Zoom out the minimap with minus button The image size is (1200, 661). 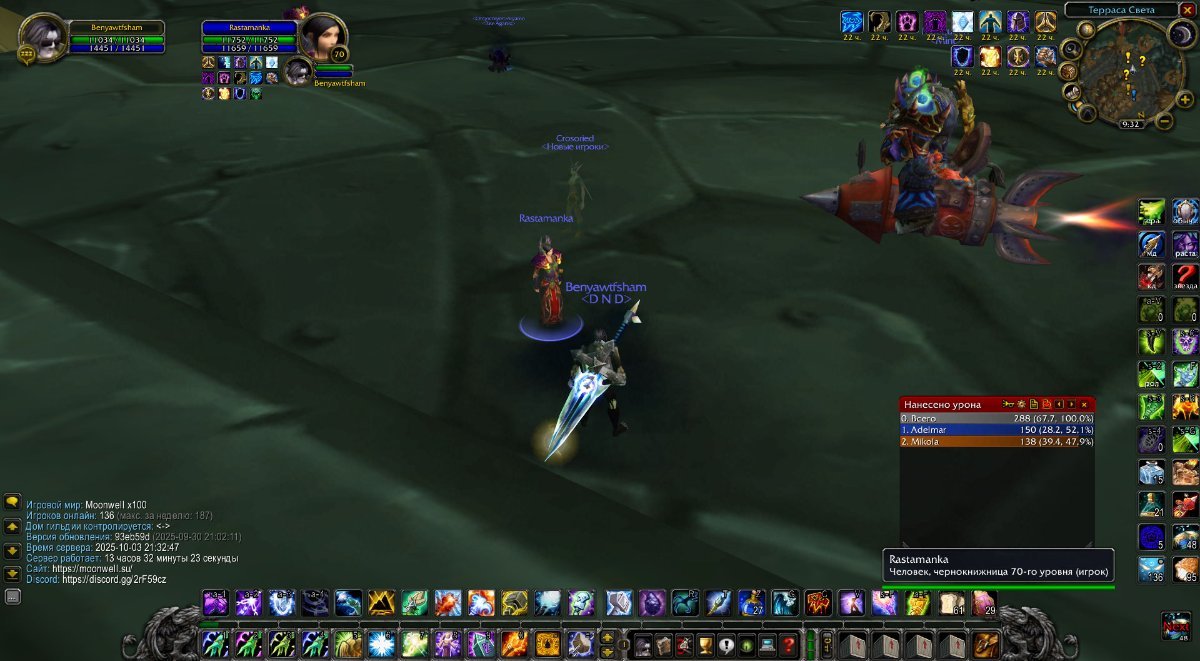1164,122
